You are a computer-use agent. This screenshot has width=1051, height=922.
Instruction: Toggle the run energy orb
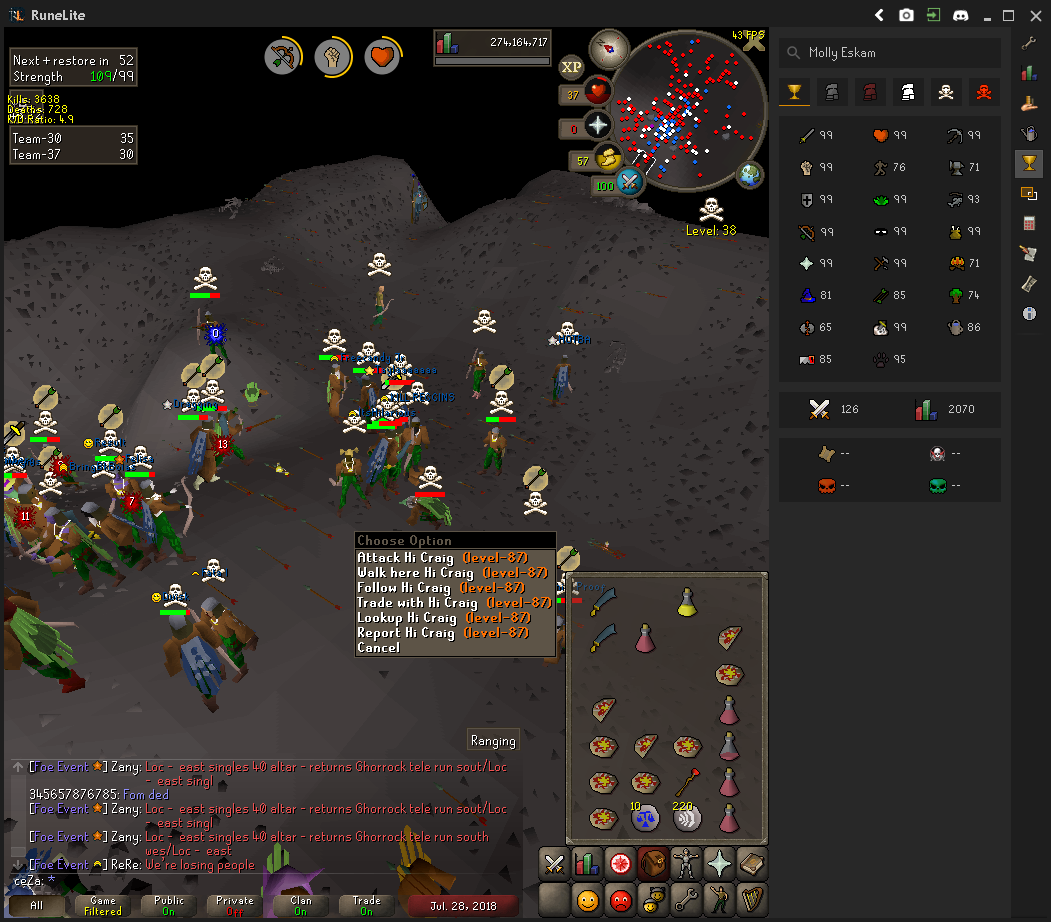(606, 159)
